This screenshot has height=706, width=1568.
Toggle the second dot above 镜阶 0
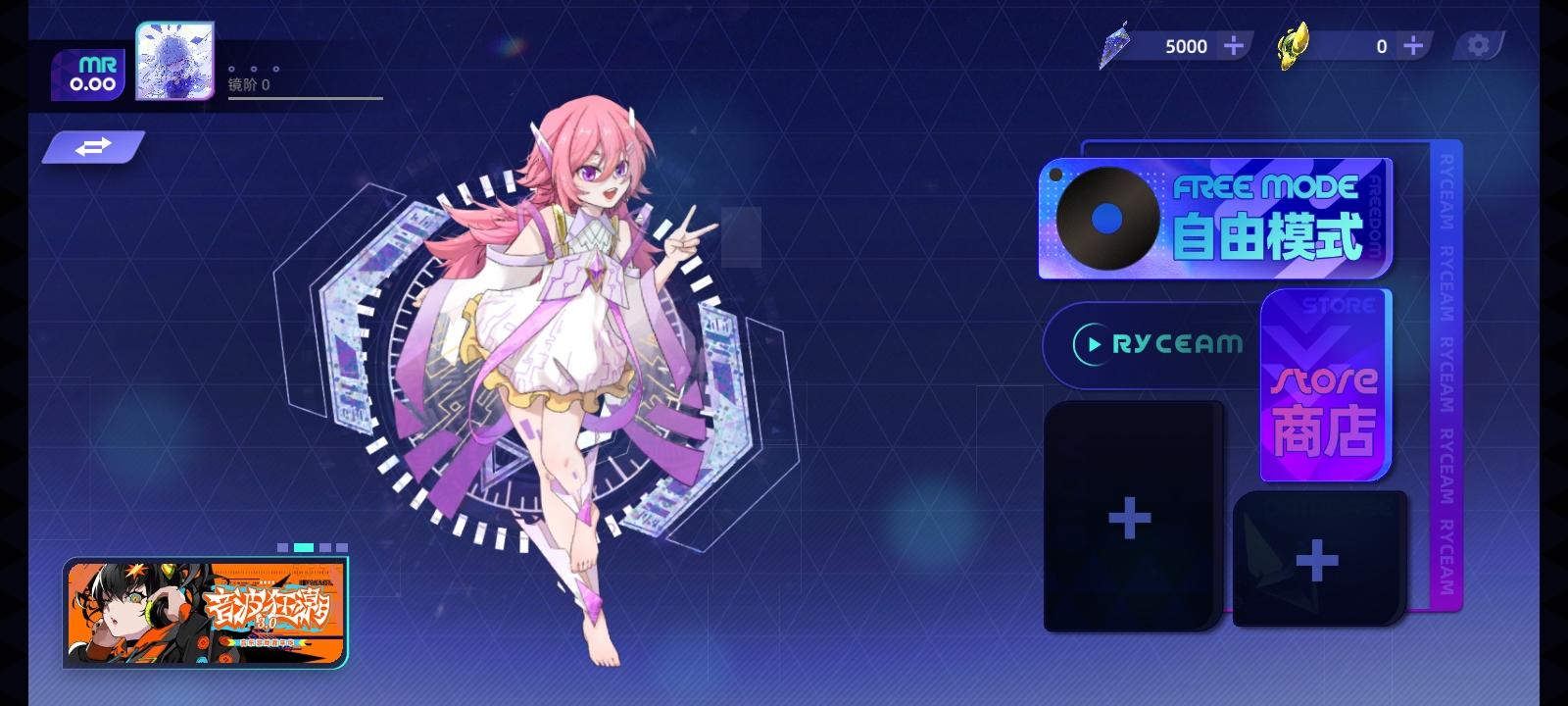tap(254, 69)
